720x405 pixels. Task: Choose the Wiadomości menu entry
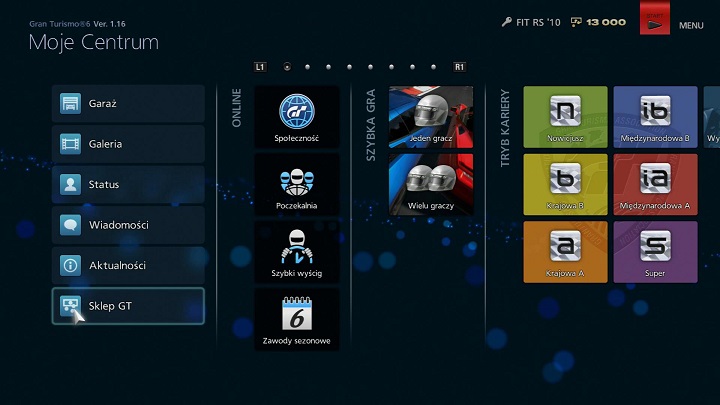pyautogui.click(x=128, y=225)
